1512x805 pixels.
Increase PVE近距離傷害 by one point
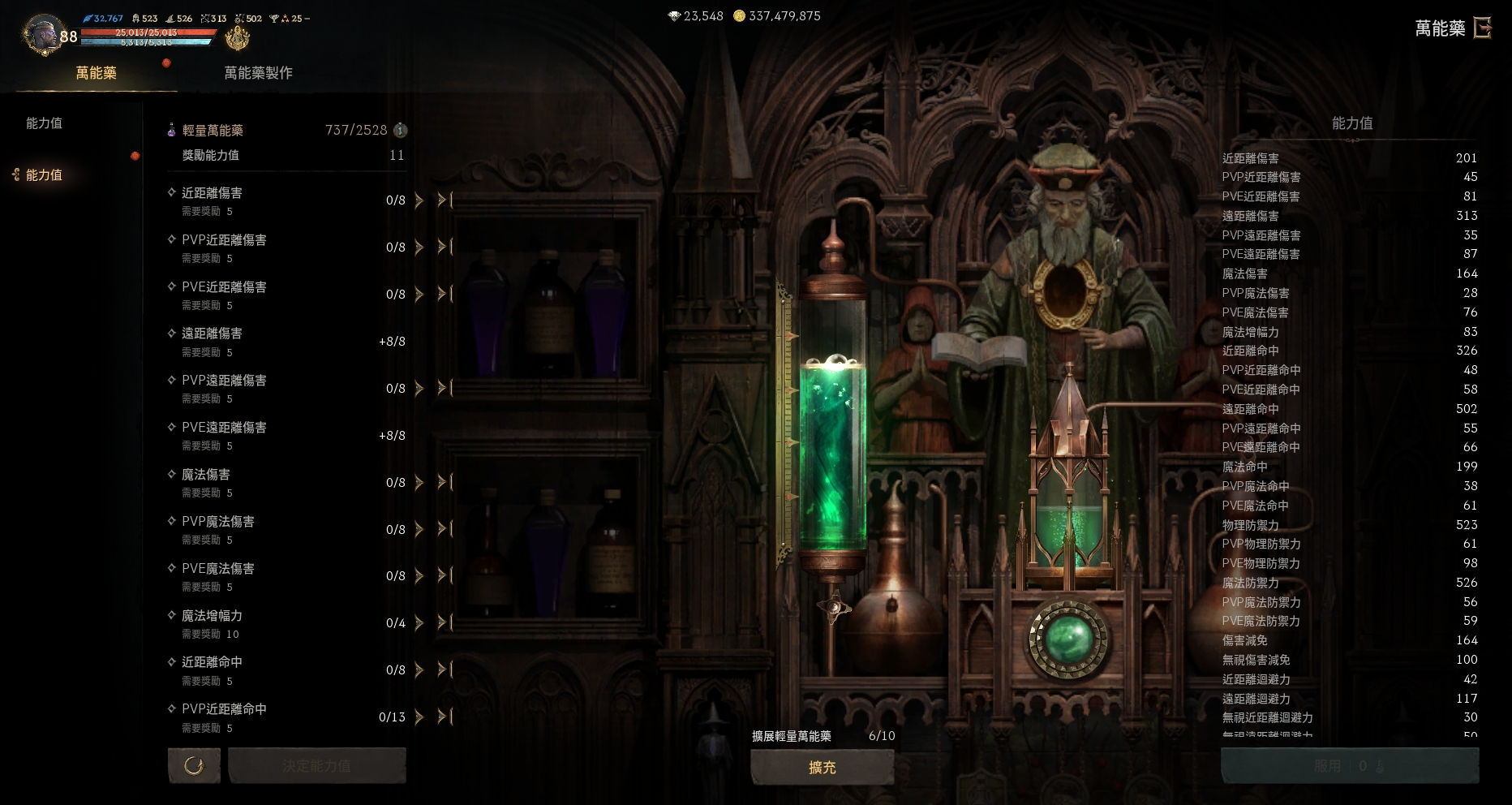[x=419, y=294]
